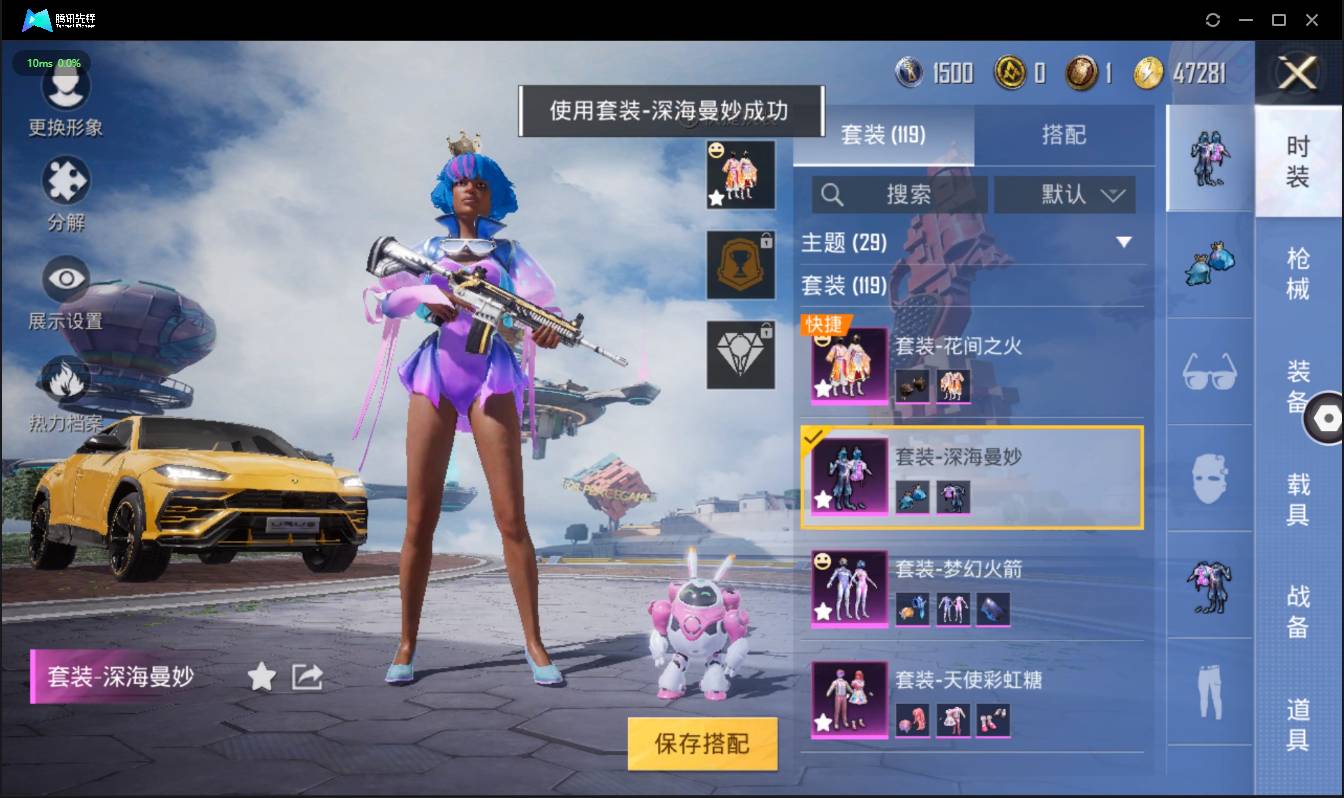Image resolution: width=1344 pixels, height=798 pixels.
Task: Switch to the 载具 vehicles category
Action: [1298, 499]
